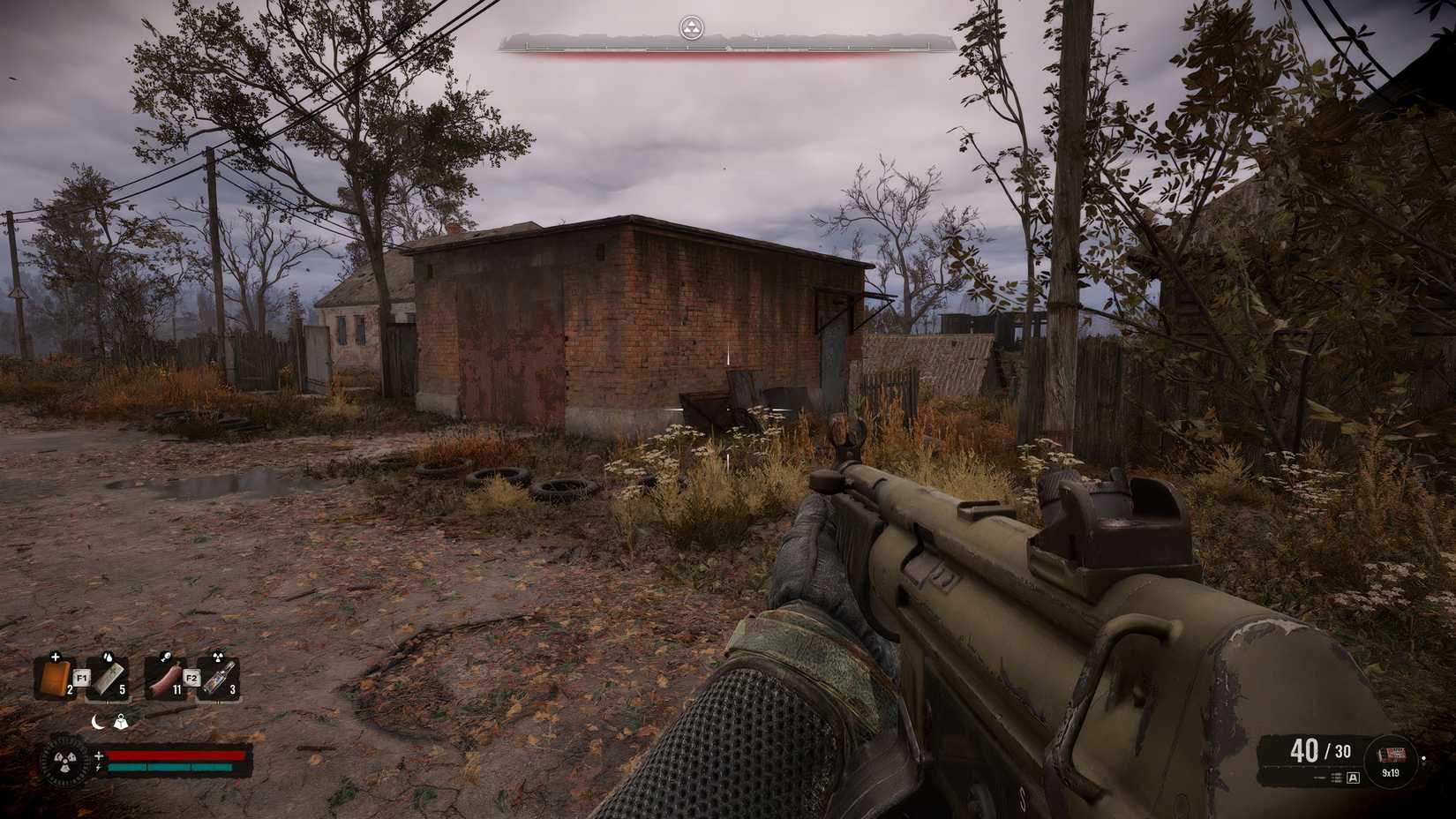Click the lightning icon beside the stamina bar

click(100, 768)
